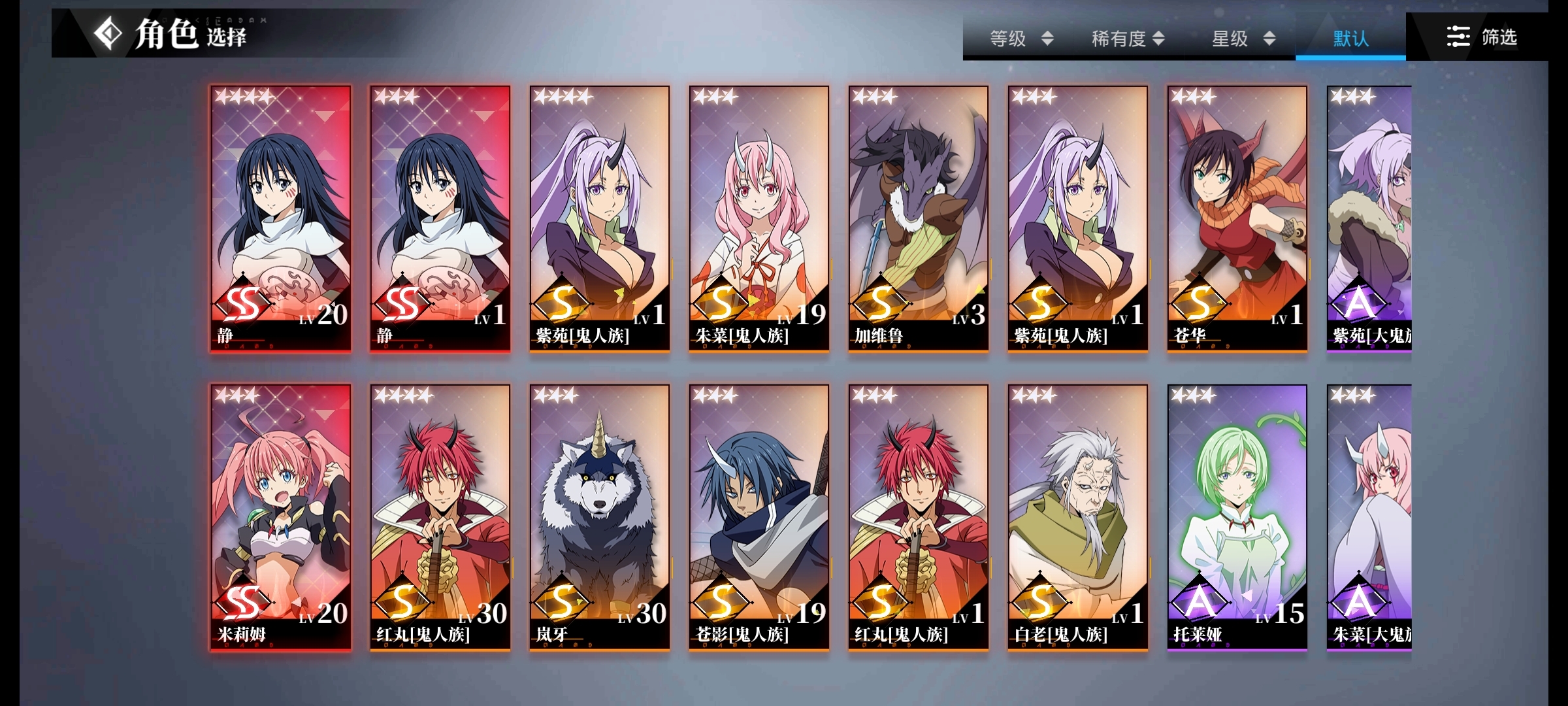Select the green-haired 托莱娅 Lv 15 card
This screenshot has width=1568, height=706.
pos(1237,517)
